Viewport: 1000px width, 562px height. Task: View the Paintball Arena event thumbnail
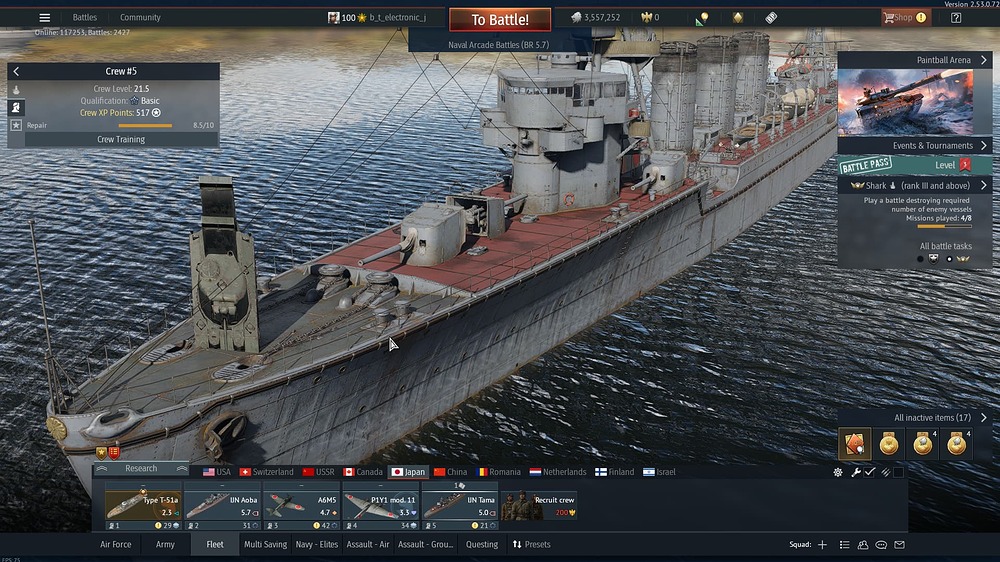click(x=892, y=102)
